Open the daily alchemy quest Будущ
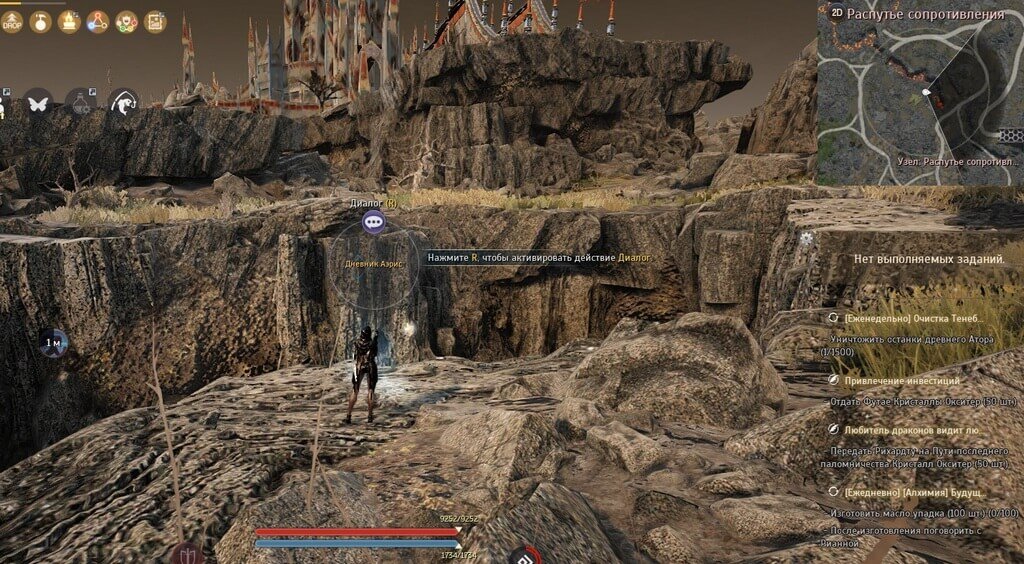This screenshot has width=1024, height=564. 915,493
